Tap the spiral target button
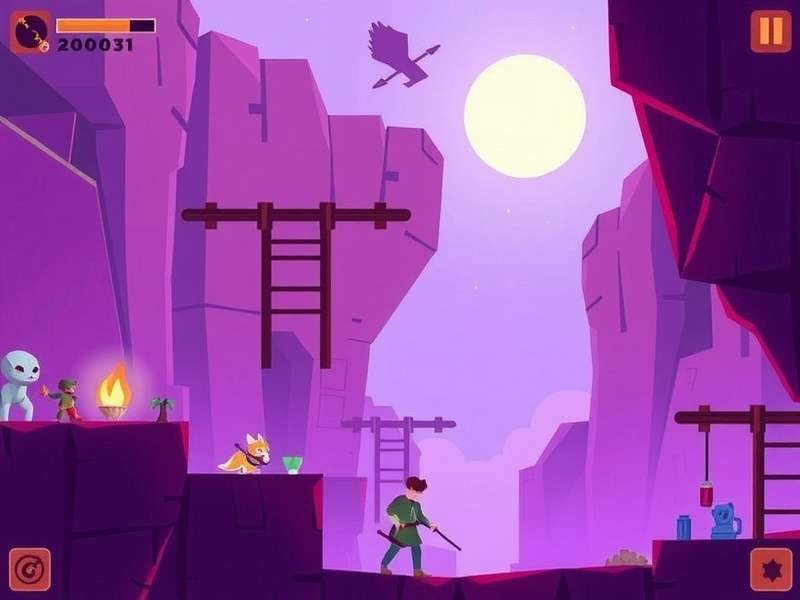 point(29,569)
